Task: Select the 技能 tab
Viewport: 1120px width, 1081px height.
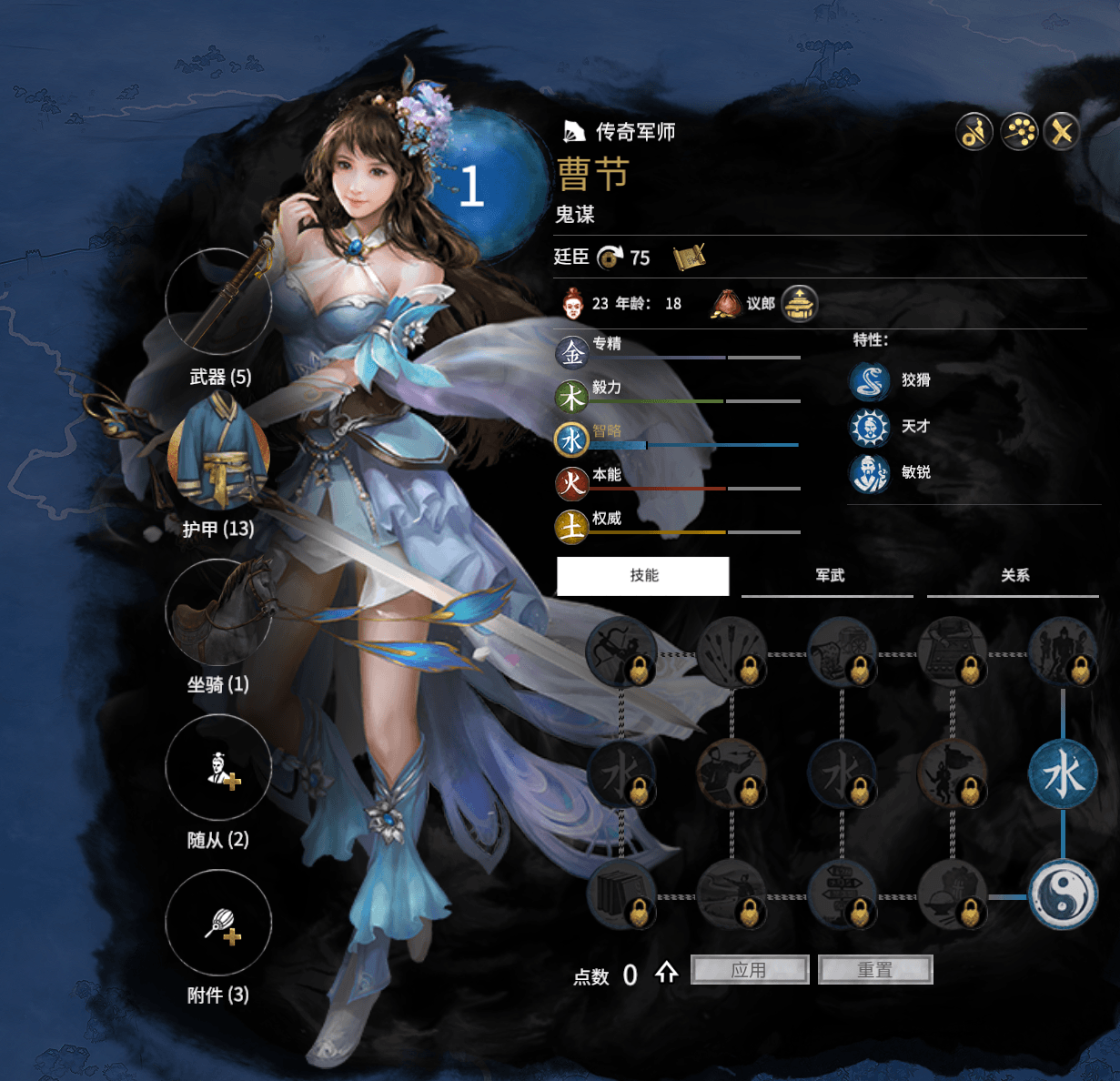Action: (643, 576)
